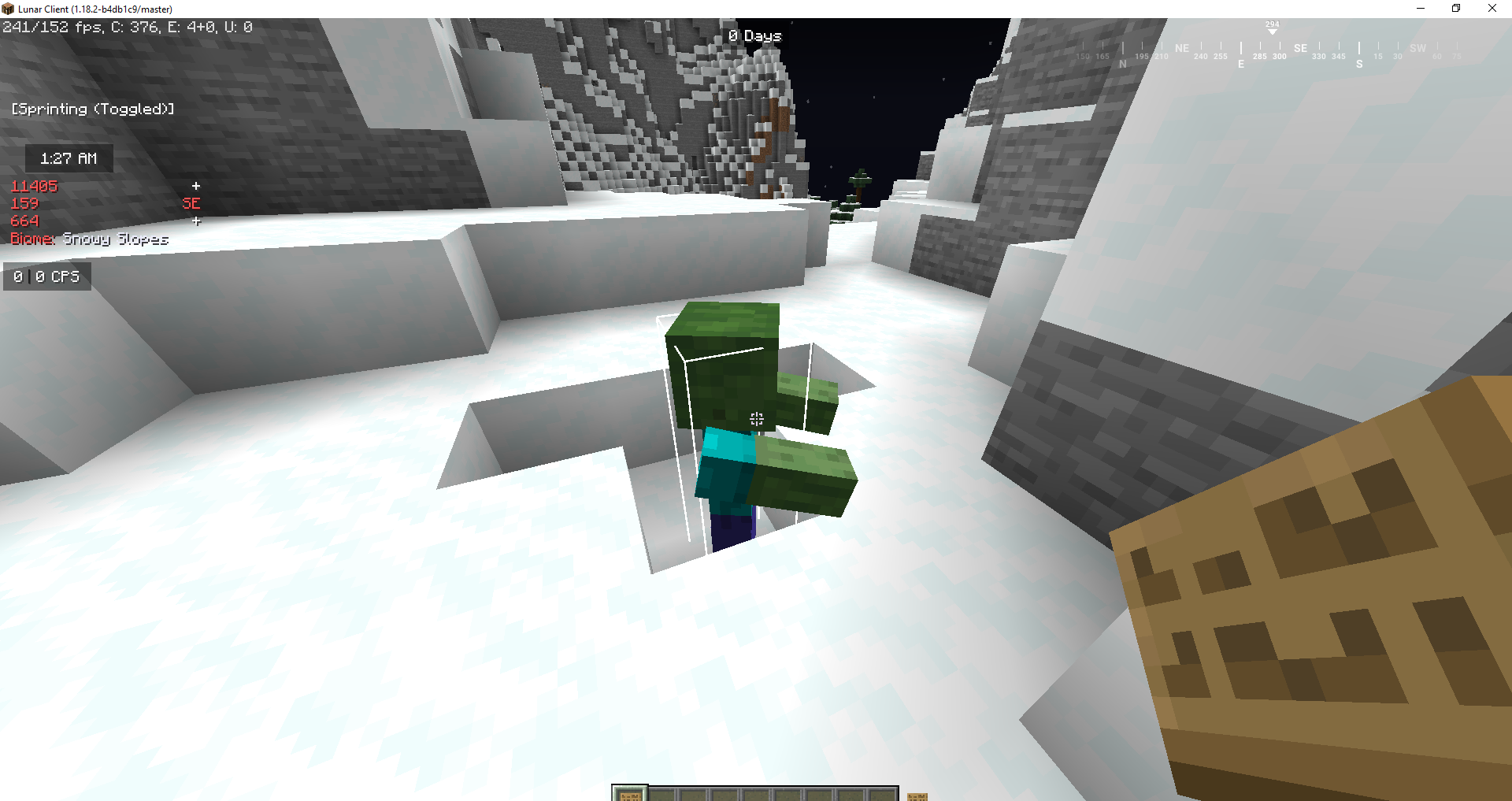
Task: Click the 294 heading marker on the compass
Action: point(1272,24)
